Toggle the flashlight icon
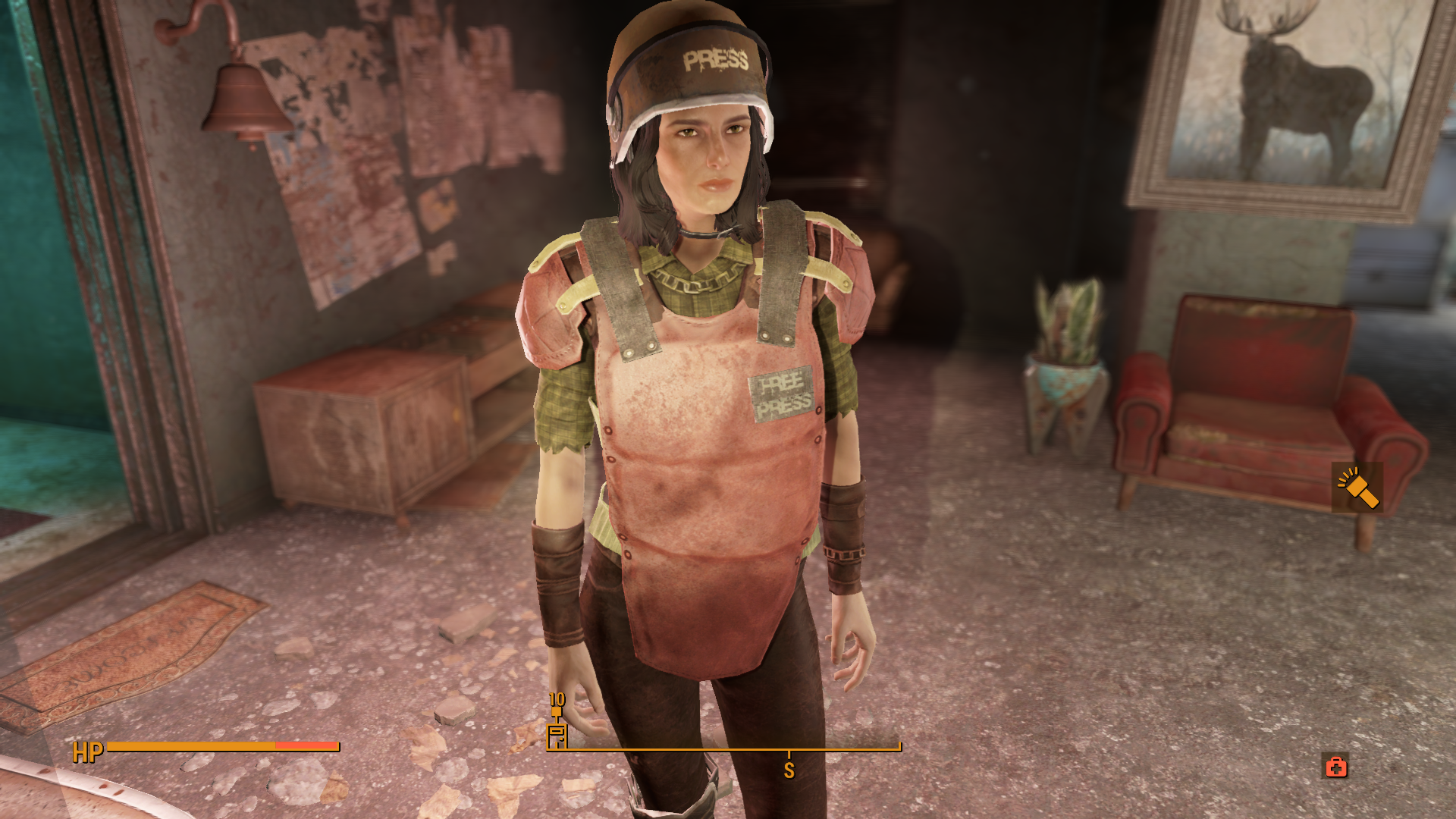 pos(1357,488)
